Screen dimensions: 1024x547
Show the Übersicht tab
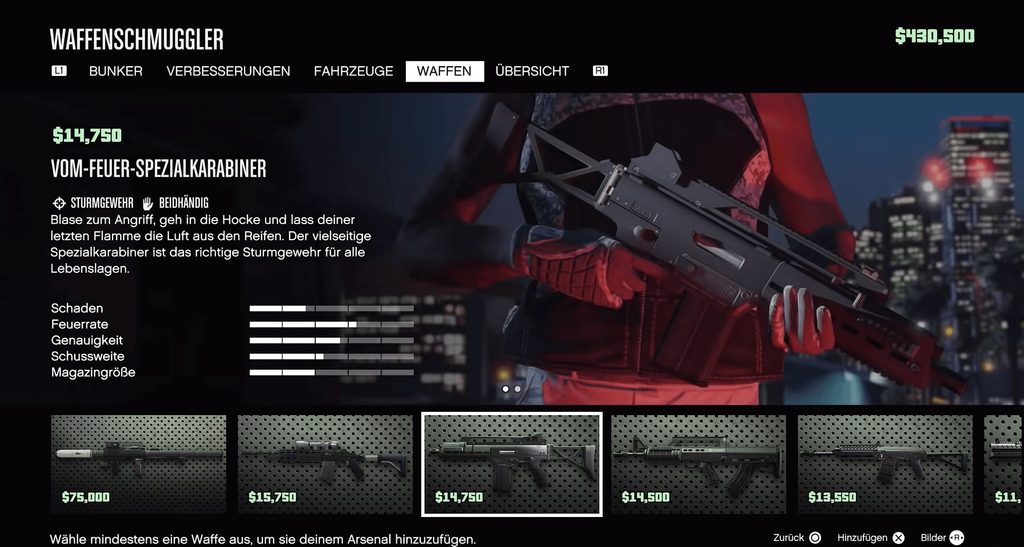532,71
